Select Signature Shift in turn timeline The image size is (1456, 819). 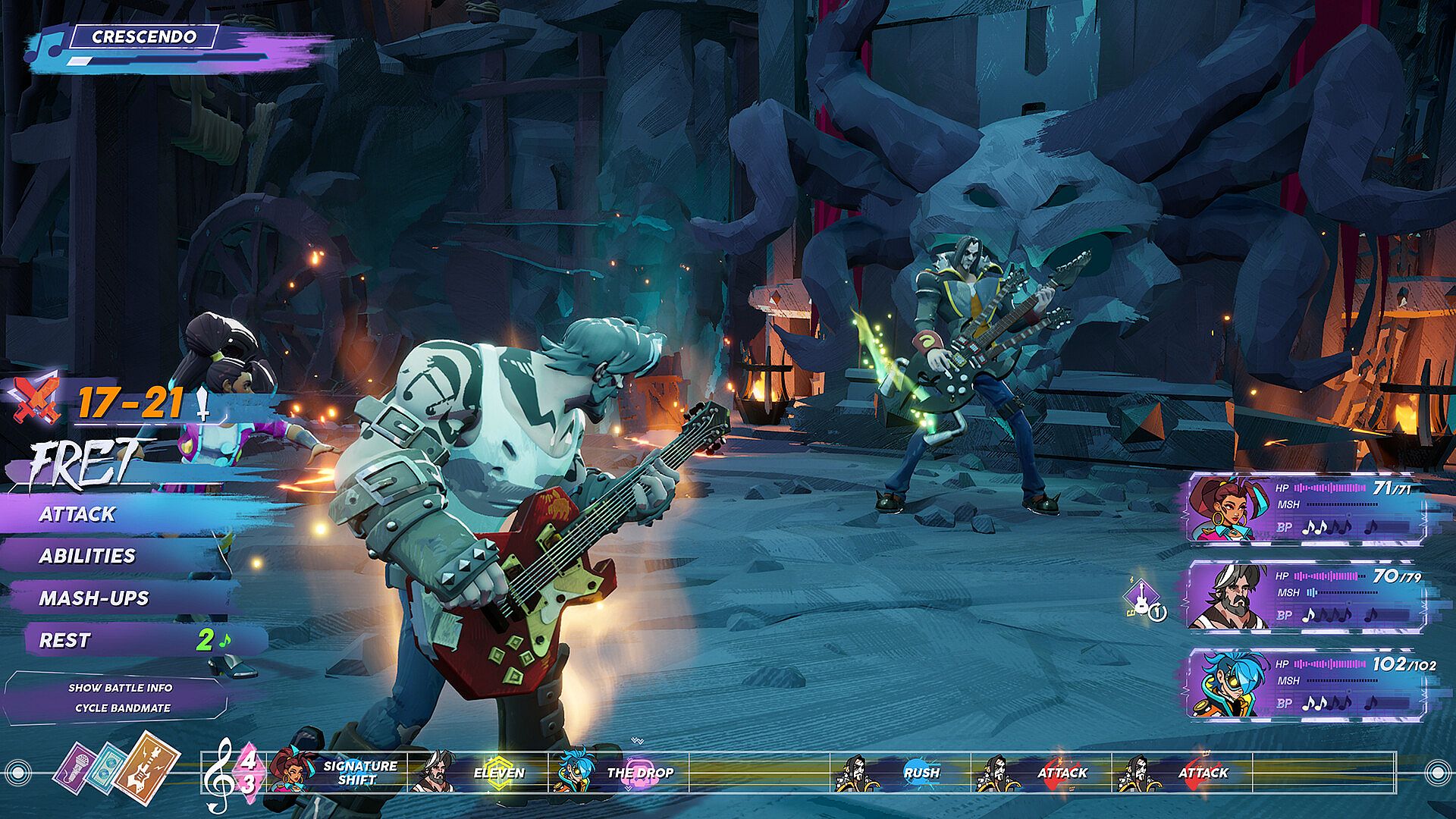pyautogui.click(x=340, y=773)
